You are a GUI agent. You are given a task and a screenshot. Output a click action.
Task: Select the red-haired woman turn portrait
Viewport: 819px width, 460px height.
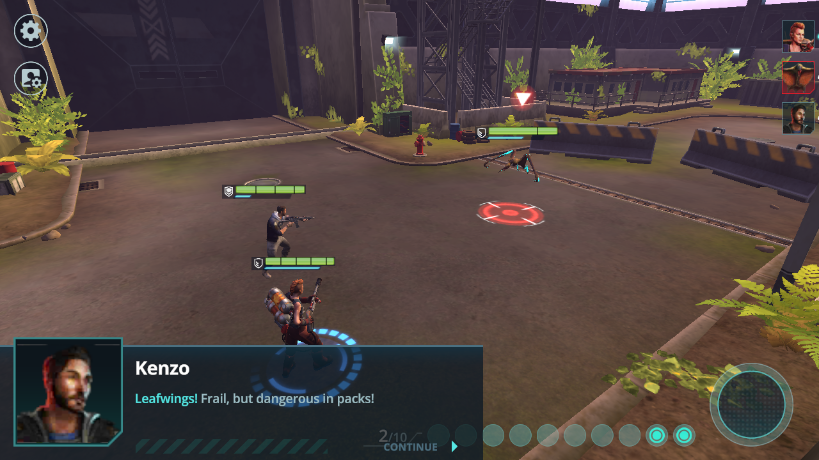pos(798,35)
